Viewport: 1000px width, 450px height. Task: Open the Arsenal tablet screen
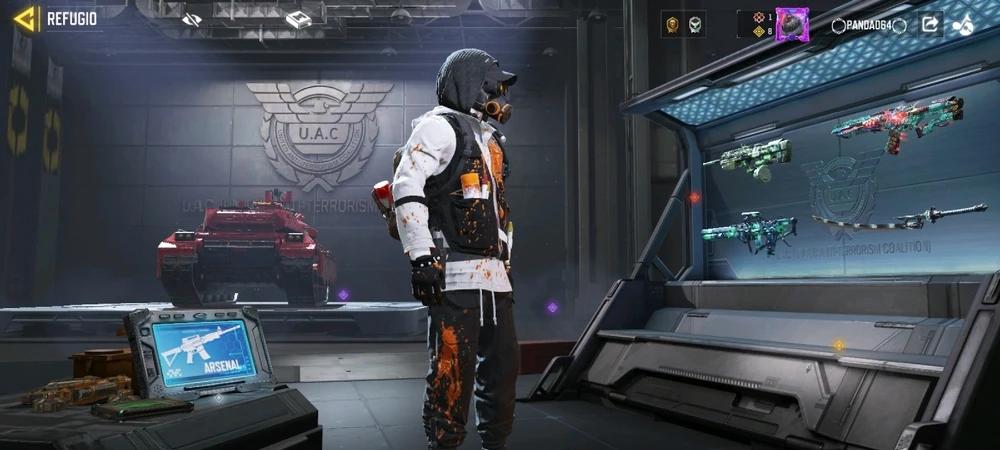(202, 352)
